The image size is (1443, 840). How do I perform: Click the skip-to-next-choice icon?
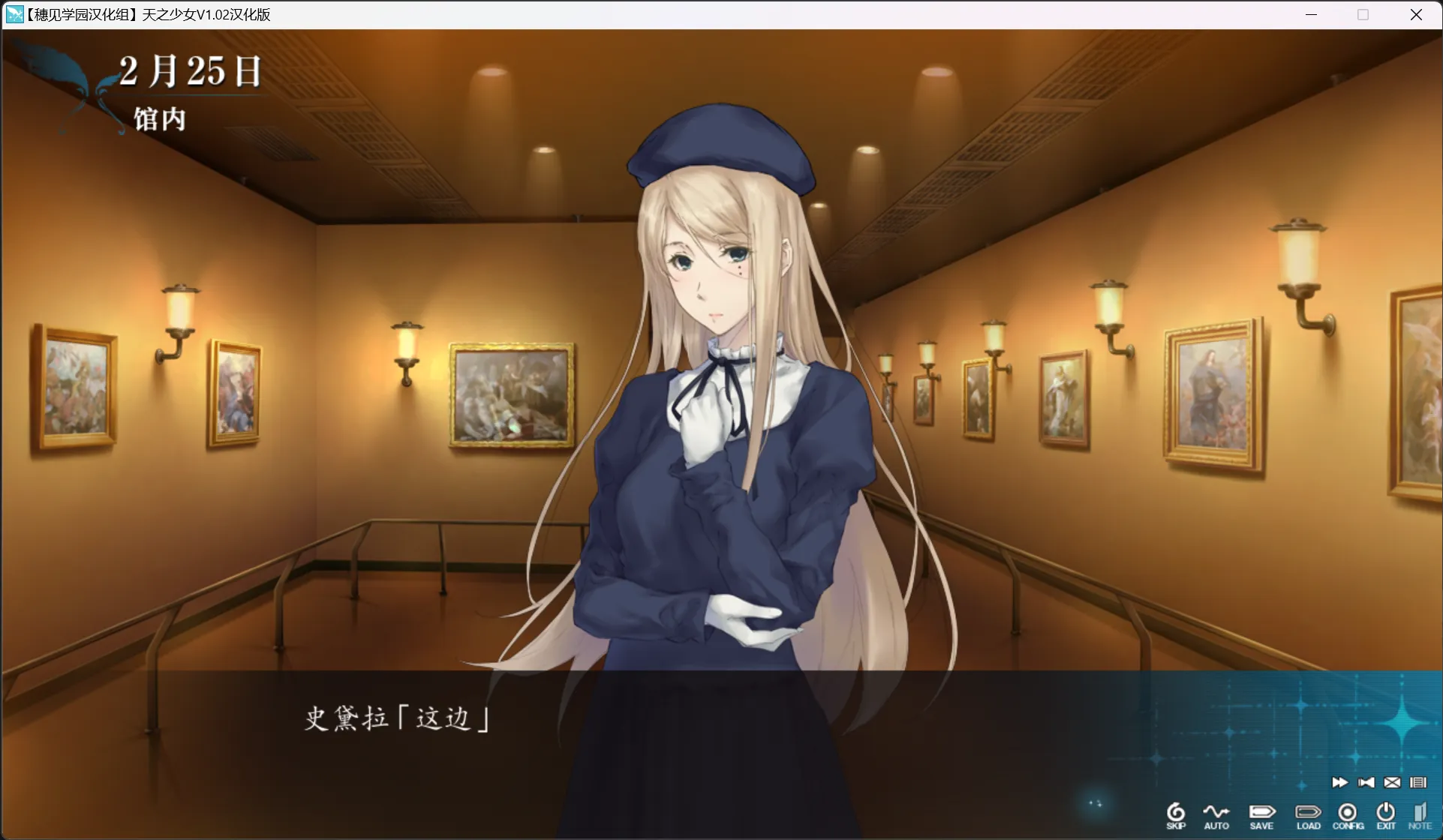coord(1367,782)
